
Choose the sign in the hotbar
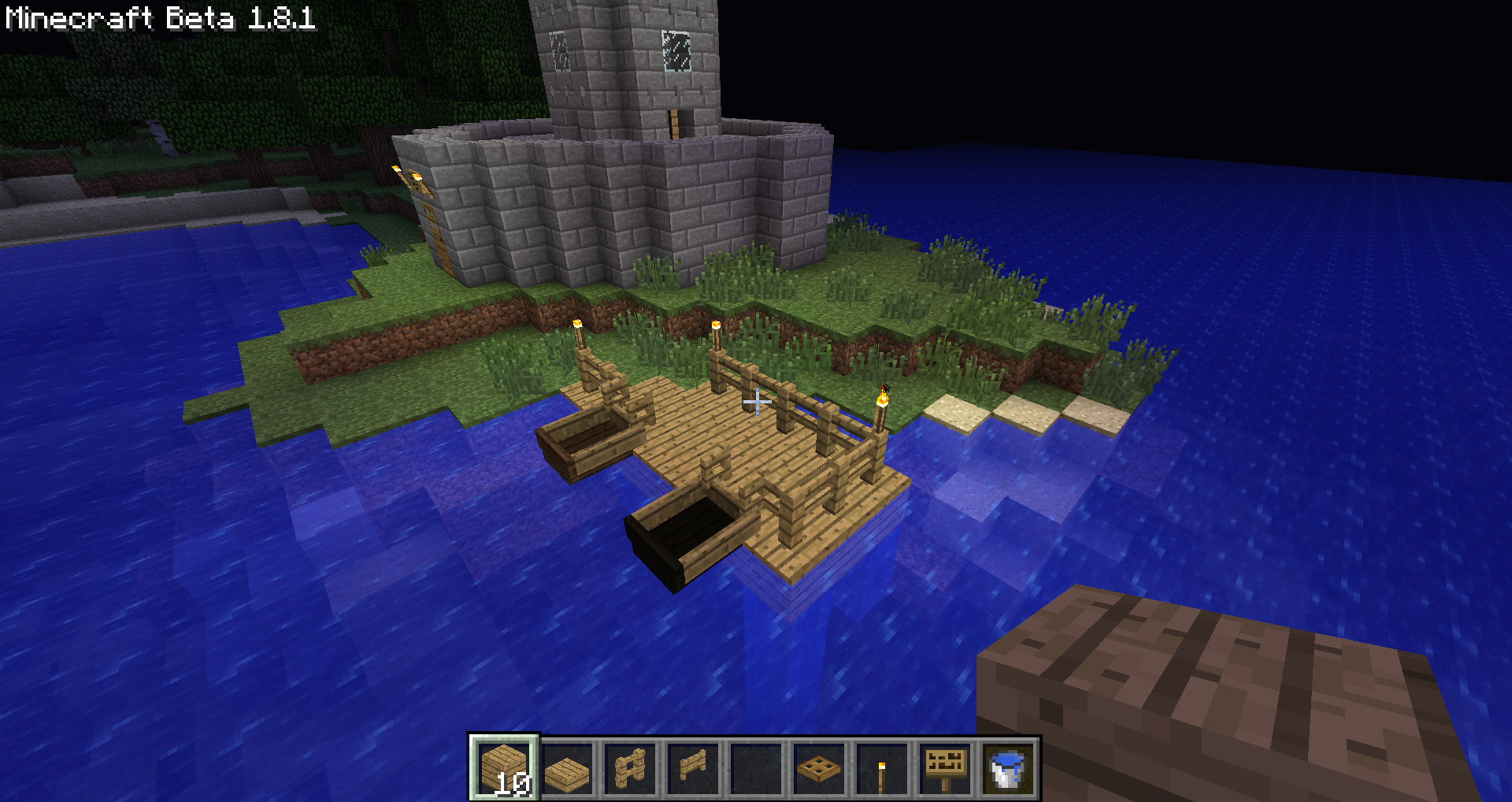coord(945,768)
